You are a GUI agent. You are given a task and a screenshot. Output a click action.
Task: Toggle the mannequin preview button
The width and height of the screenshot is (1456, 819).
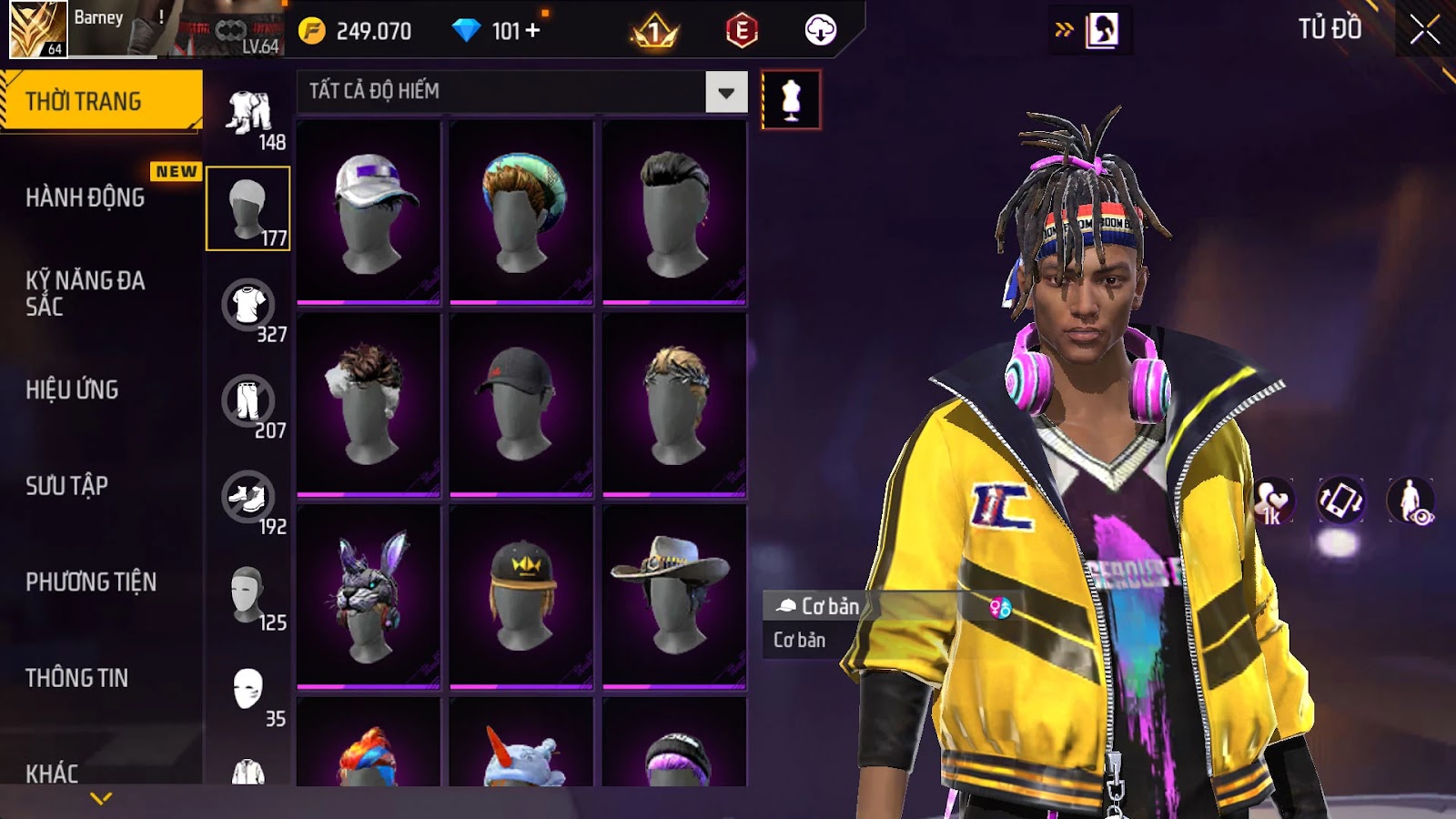[791, 100]
